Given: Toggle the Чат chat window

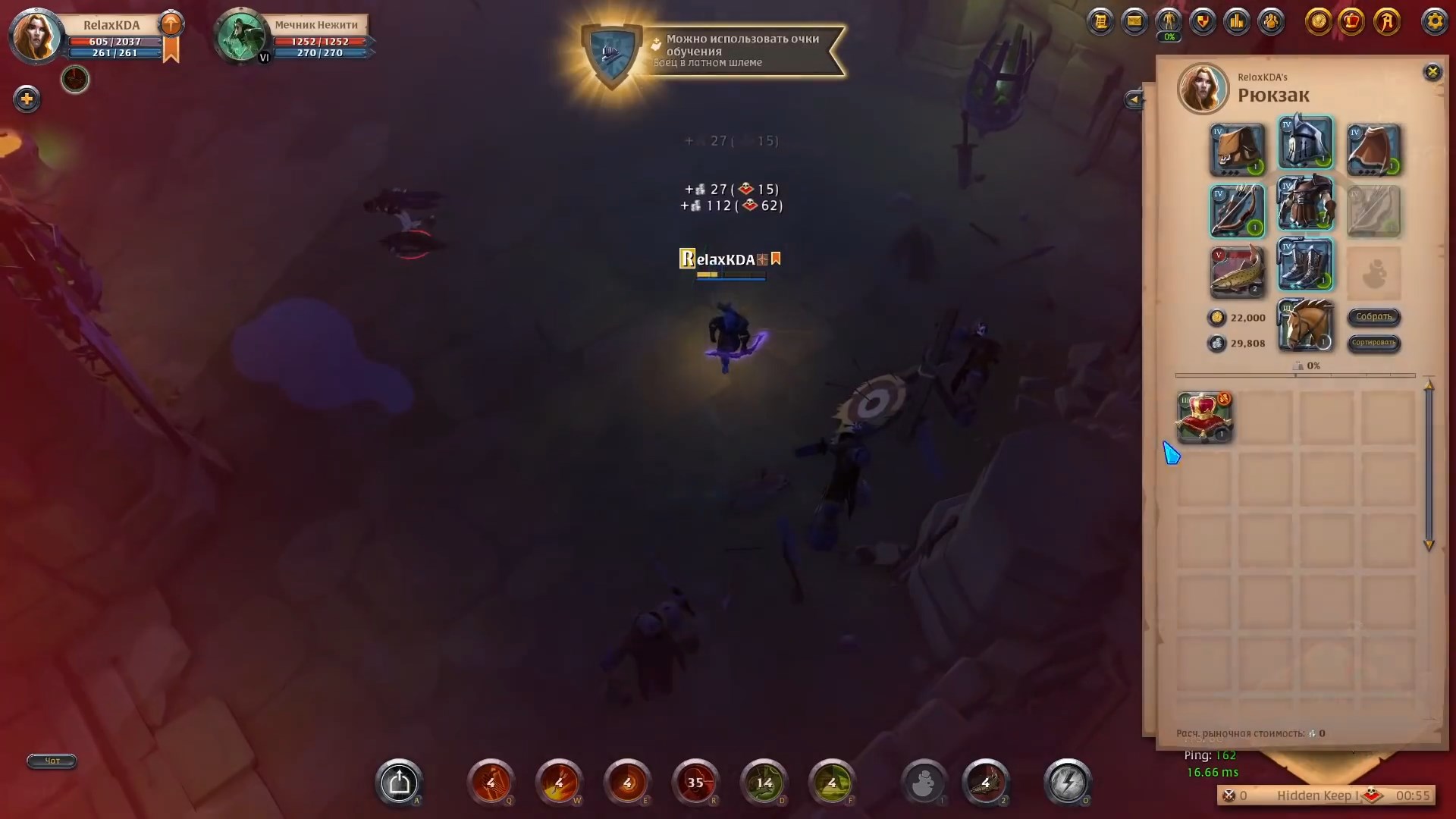Looking at the screenshot, I should pyautogui.click(x=51, y=761).
